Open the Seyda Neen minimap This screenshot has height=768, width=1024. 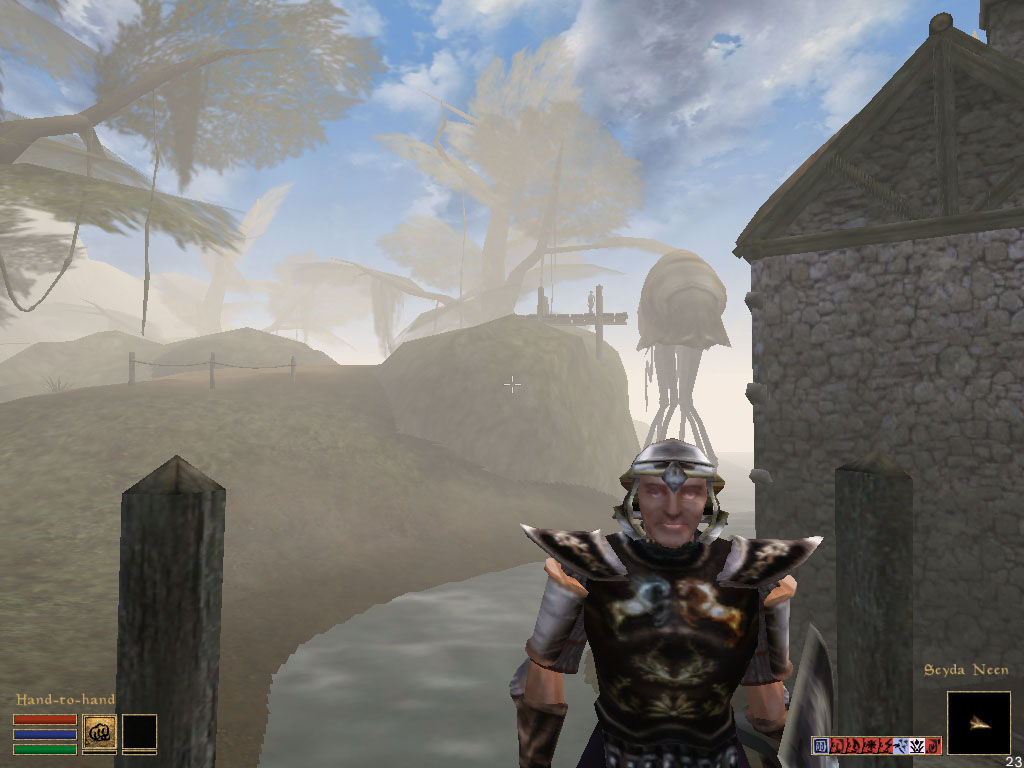click(x=978, y=722)
